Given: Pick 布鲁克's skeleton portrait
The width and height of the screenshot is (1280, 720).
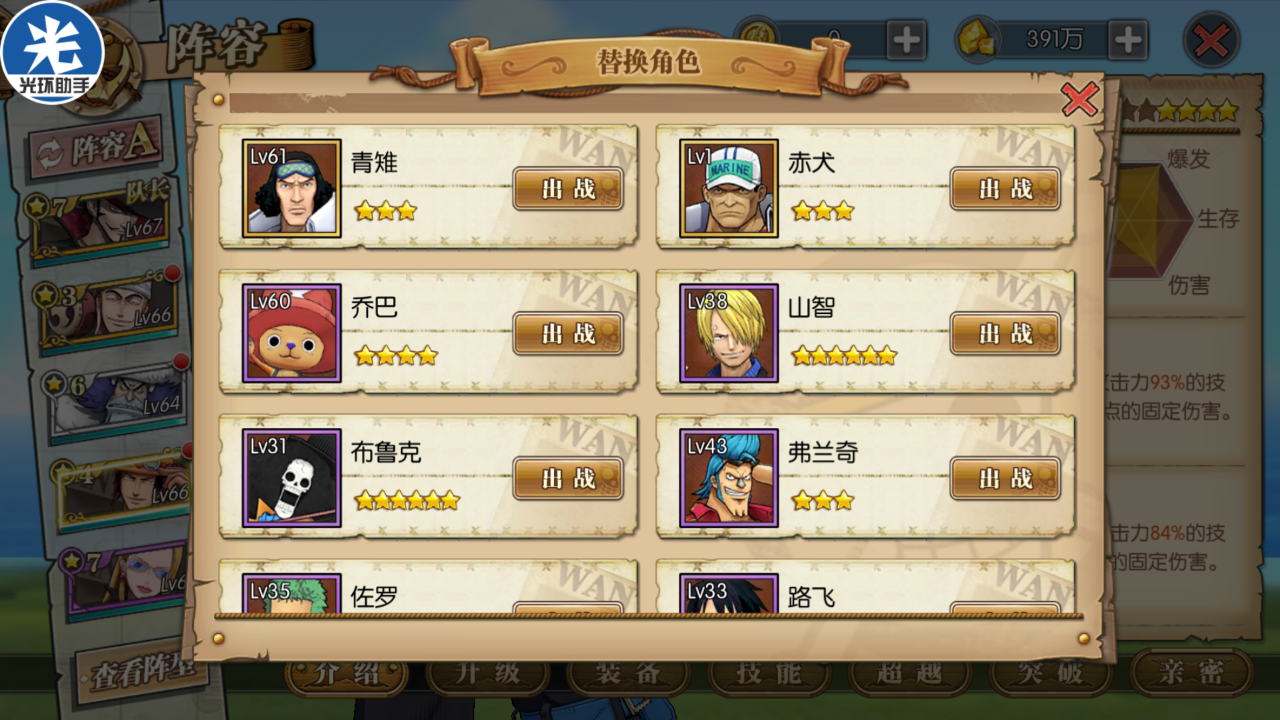Looking at the screenshot, I should (292, 478).
